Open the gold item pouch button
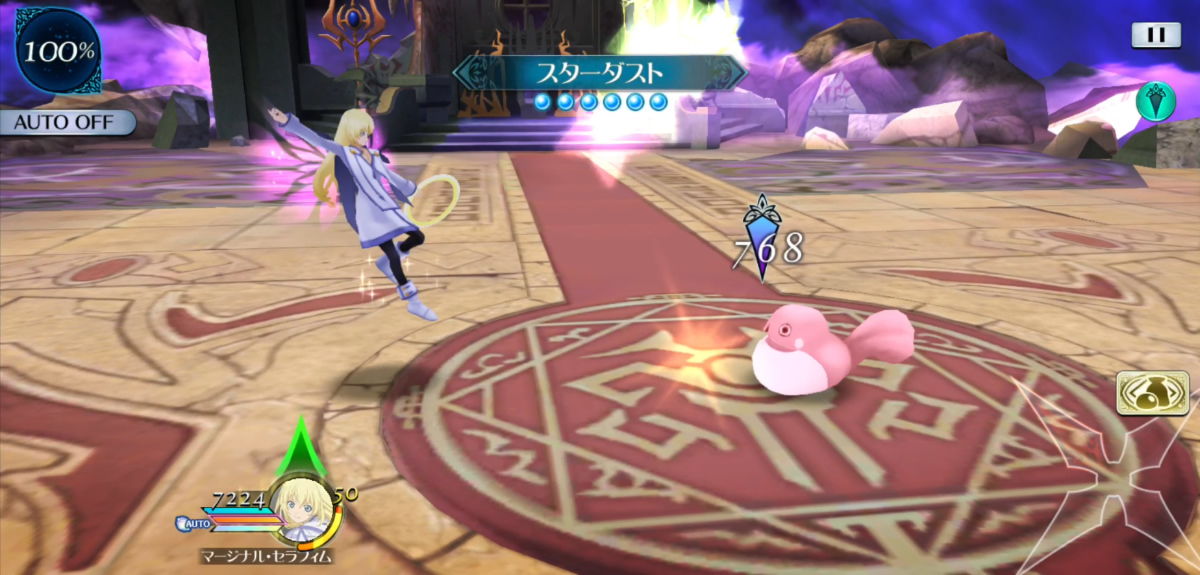Image resolution: width=1200 pixels, height=575 pixels. click(1145, 392)
